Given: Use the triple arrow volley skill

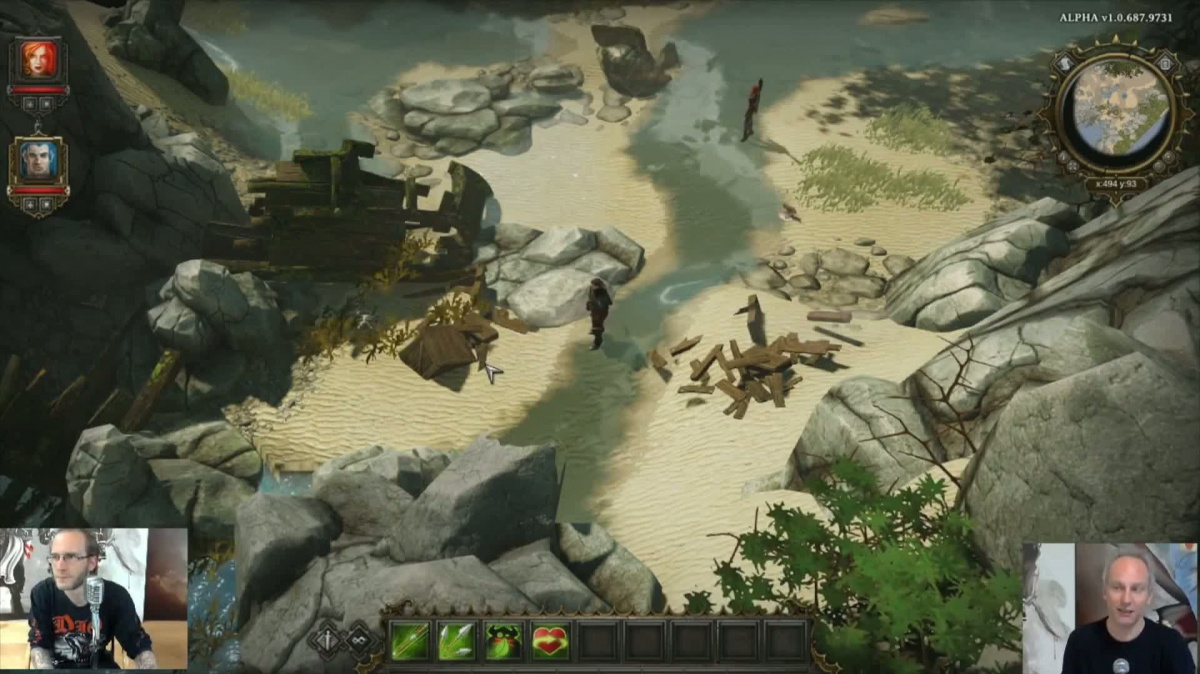Looking at the screenshot, I should [x=456, y=640].
